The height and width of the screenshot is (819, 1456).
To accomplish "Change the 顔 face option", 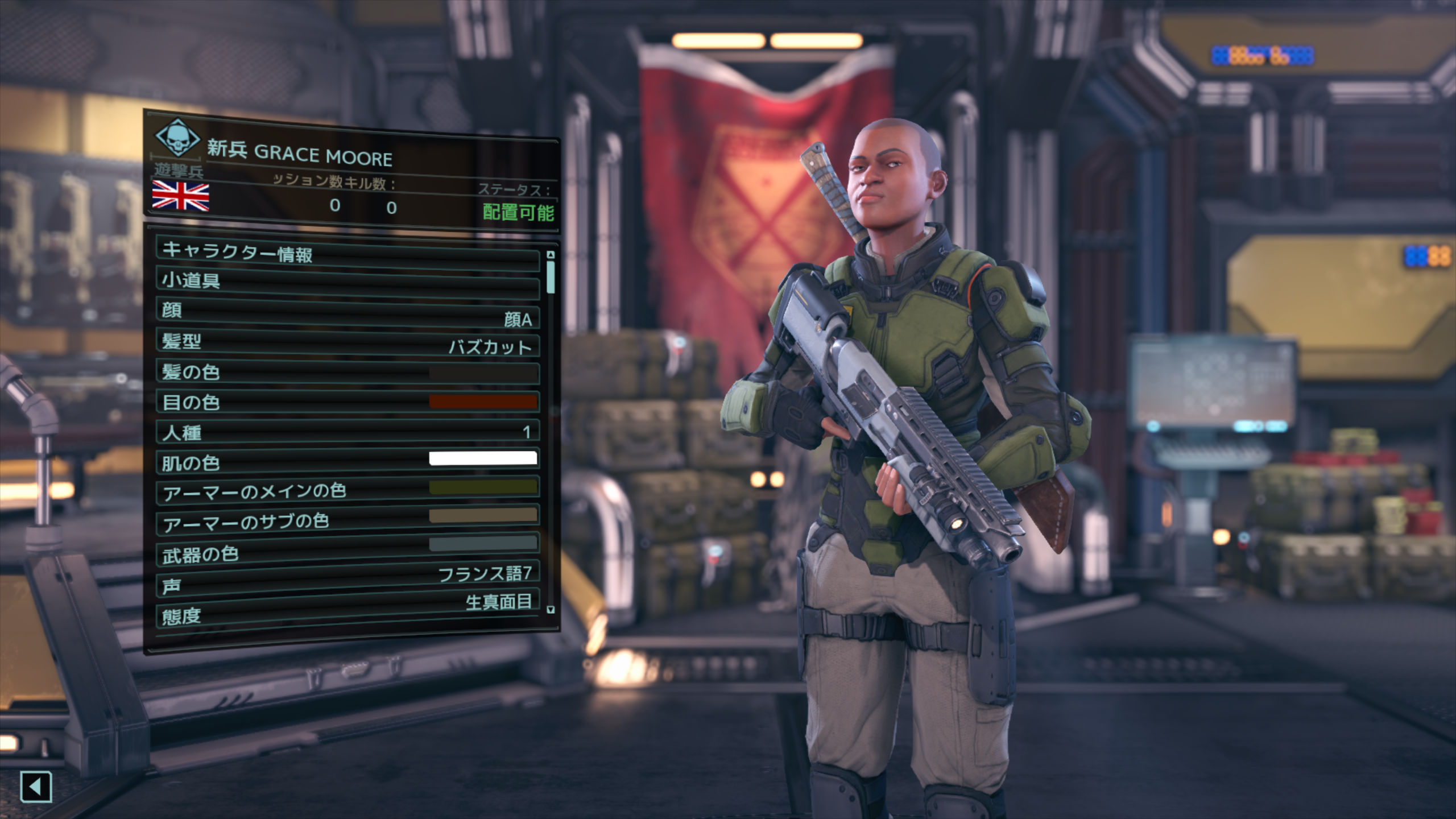I will click(x=347, y=313).
